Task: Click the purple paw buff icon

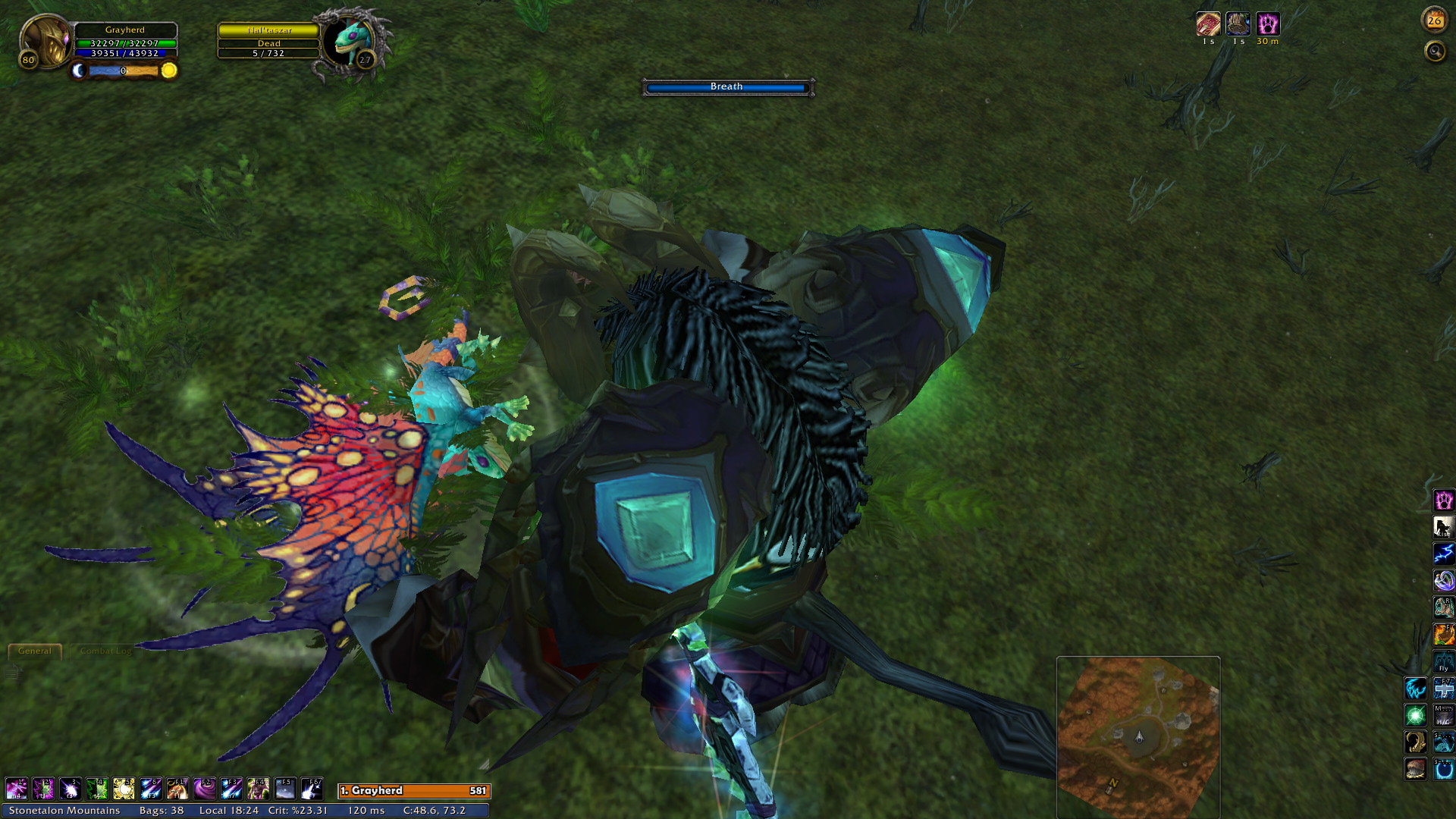Action: point(1268,24)
